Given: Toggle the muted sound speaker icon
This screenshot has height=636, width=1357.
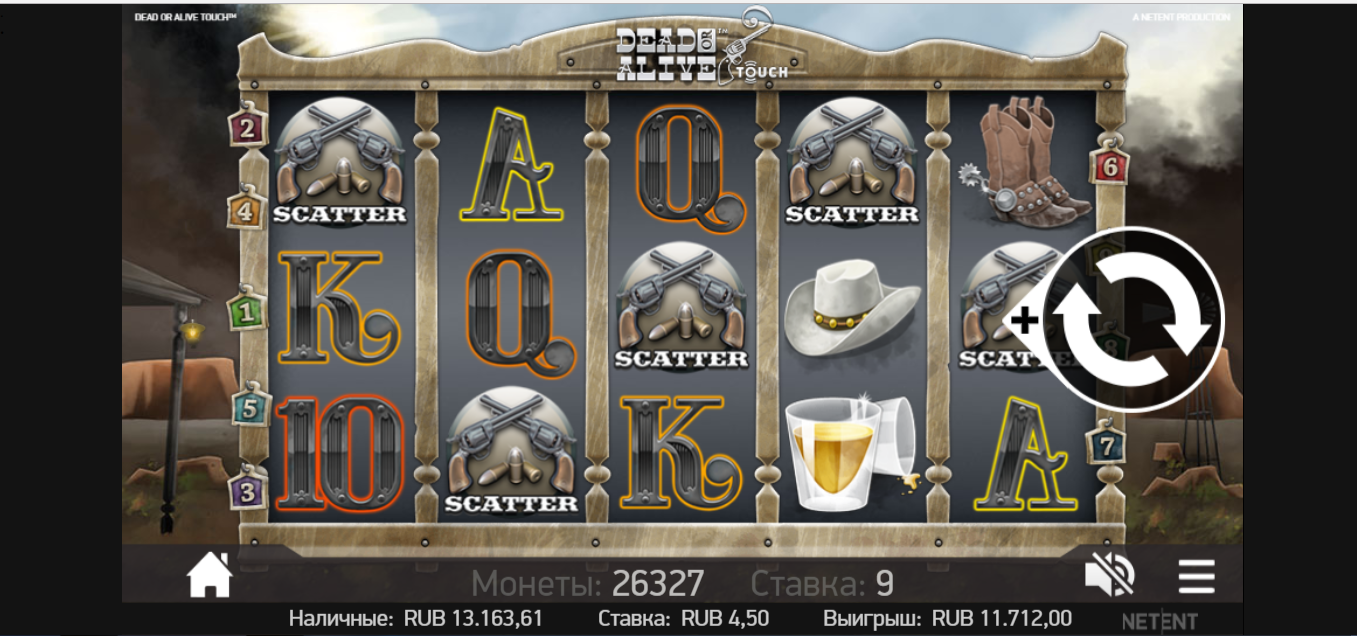Looking at the screenshot, I should pyautogui.click(x=1109, y=577).
